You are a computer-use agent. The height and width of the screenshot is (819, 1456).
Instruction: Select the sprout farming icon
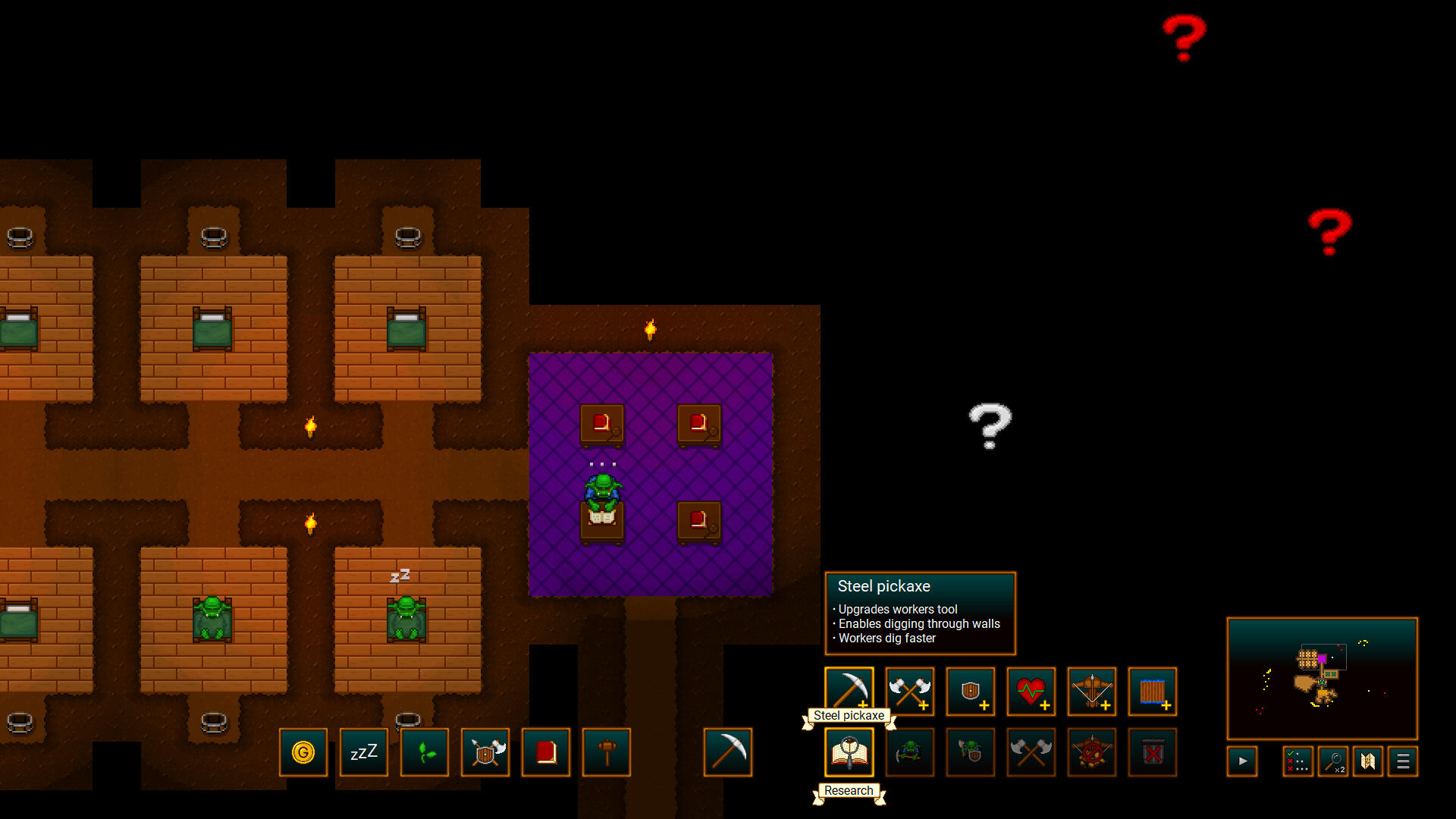(424, 752)
